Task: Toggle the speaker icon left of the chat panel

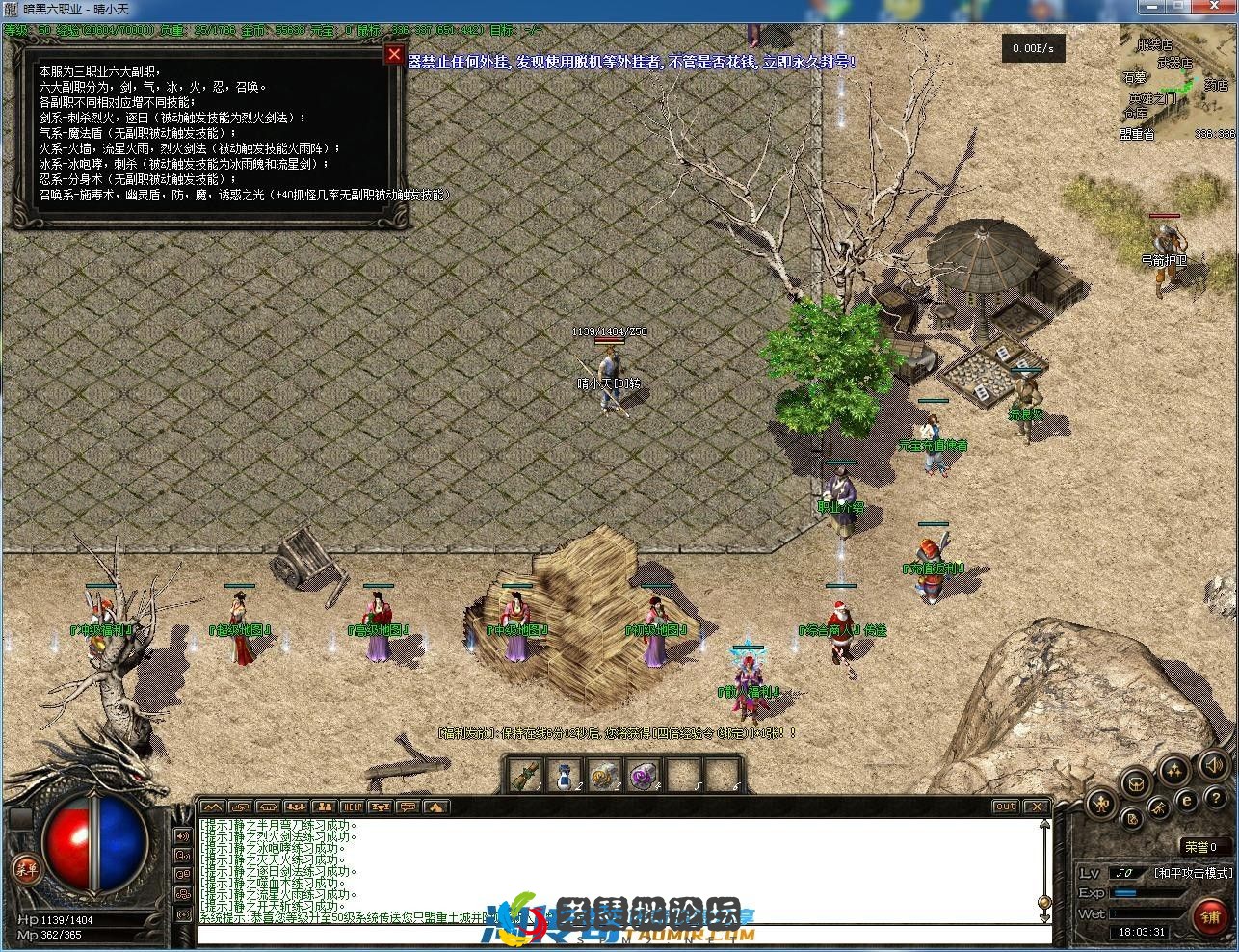Action: coord(181,835)
